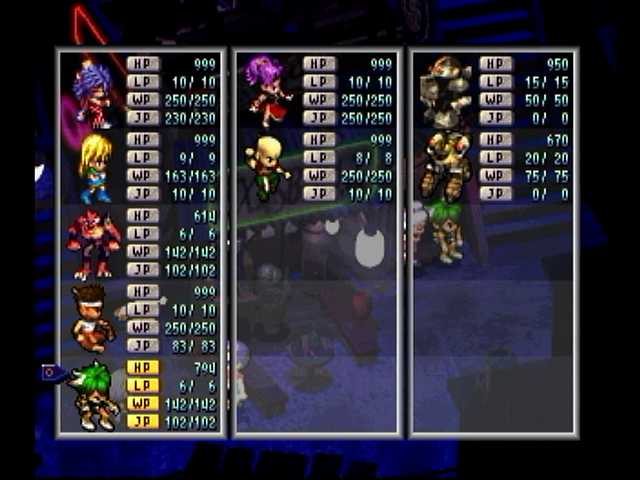Pick the headband fighter with 83 JP
This screenshot has width=640, height=480.
click(x=93, y=318)
